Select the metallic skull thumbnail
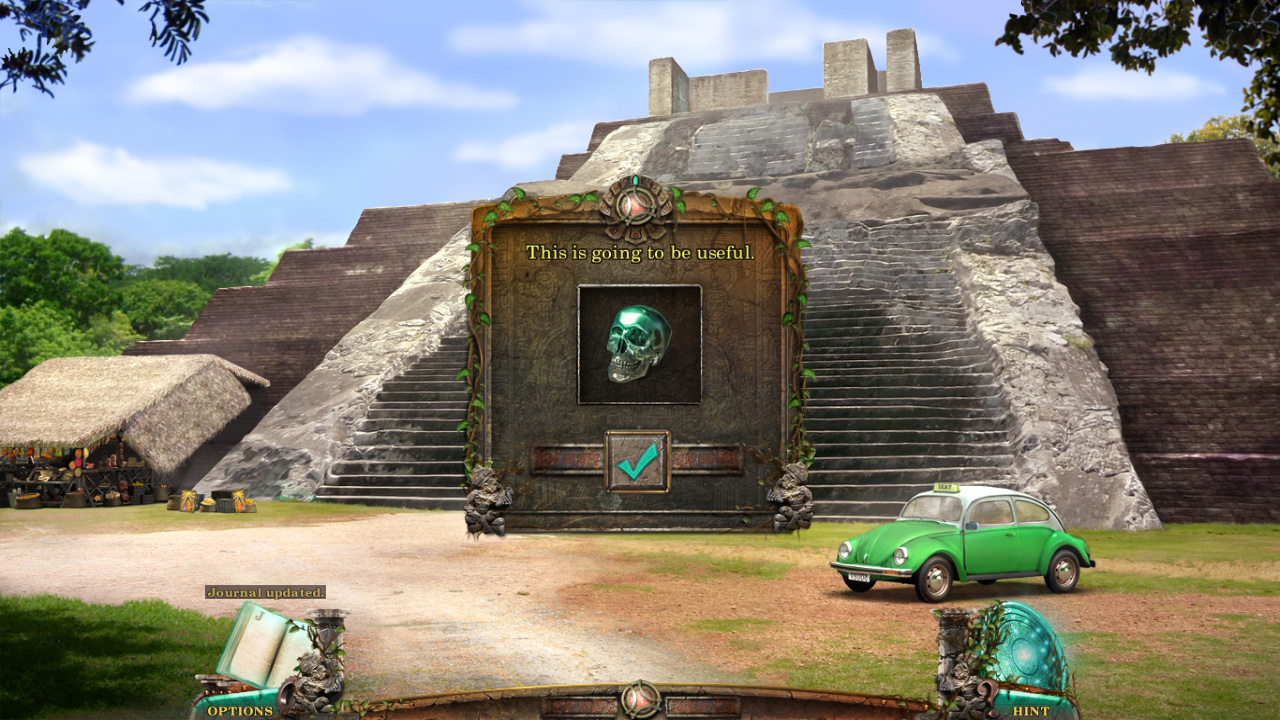The image size is (1280, 720). (x=638, y=344)
